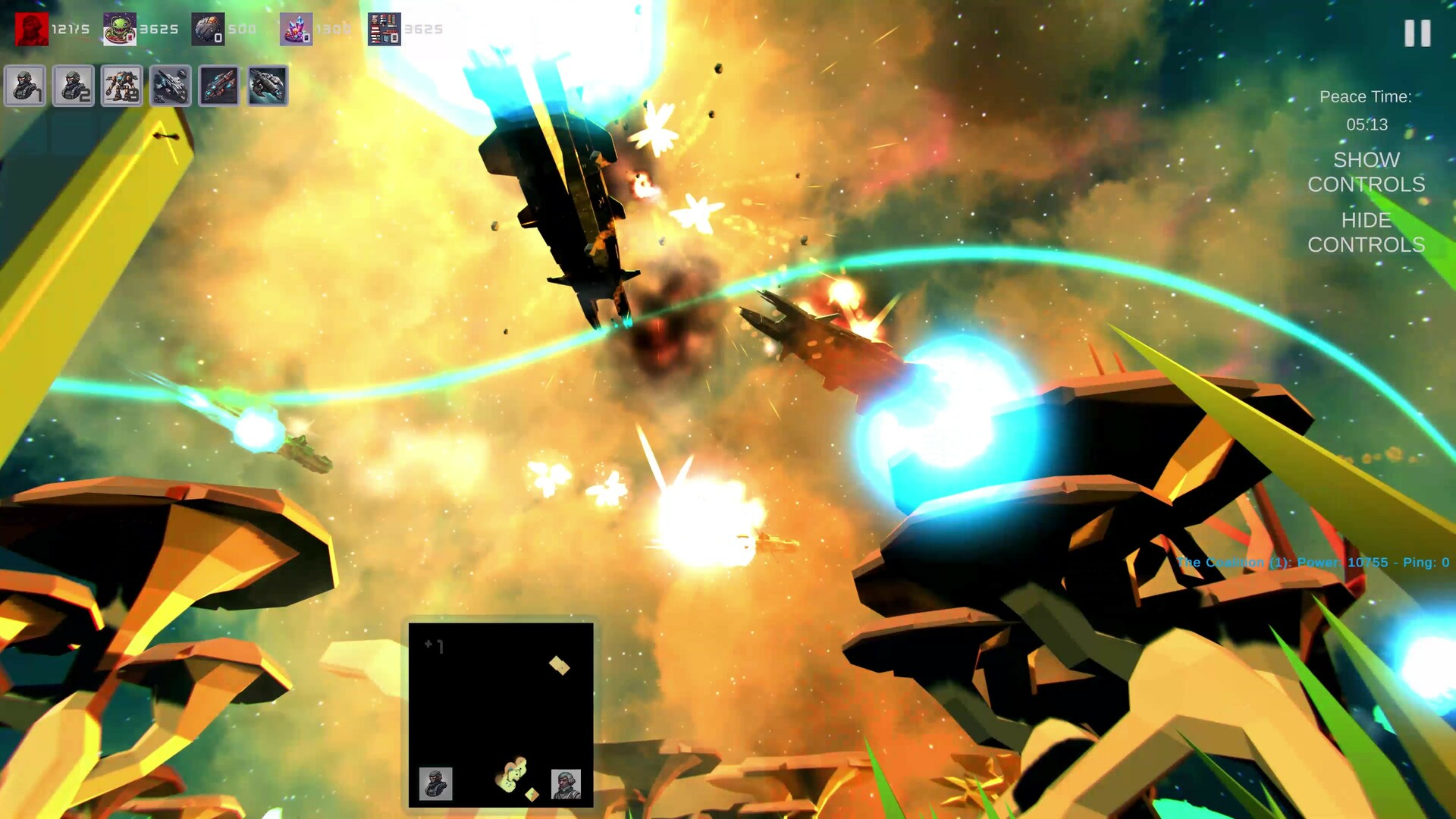Select the gray battleship build icon

click(x=267, y=86)
